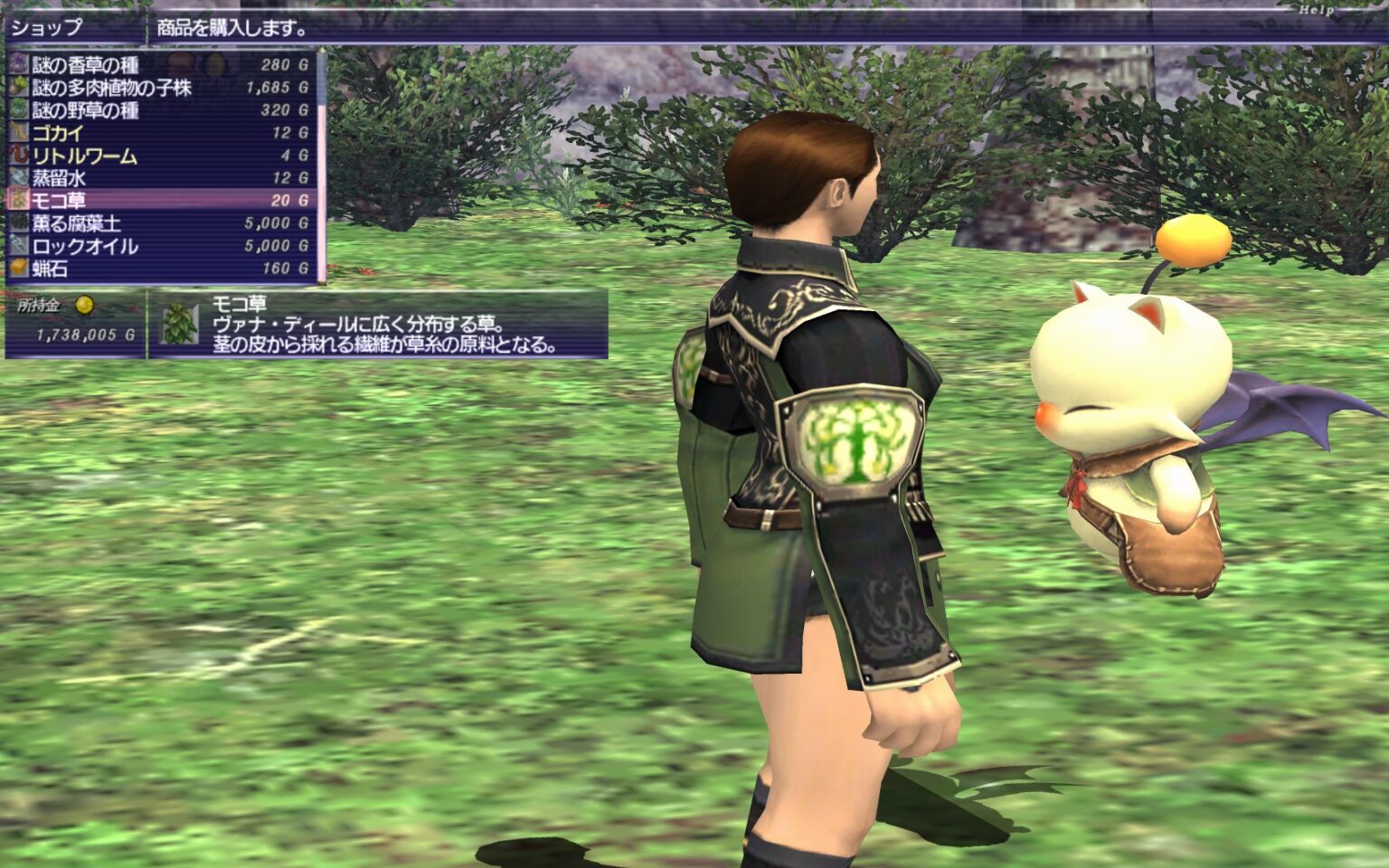Click the ロックオイル vial icon
1389x868 pixels.
[x=20, y=244]
